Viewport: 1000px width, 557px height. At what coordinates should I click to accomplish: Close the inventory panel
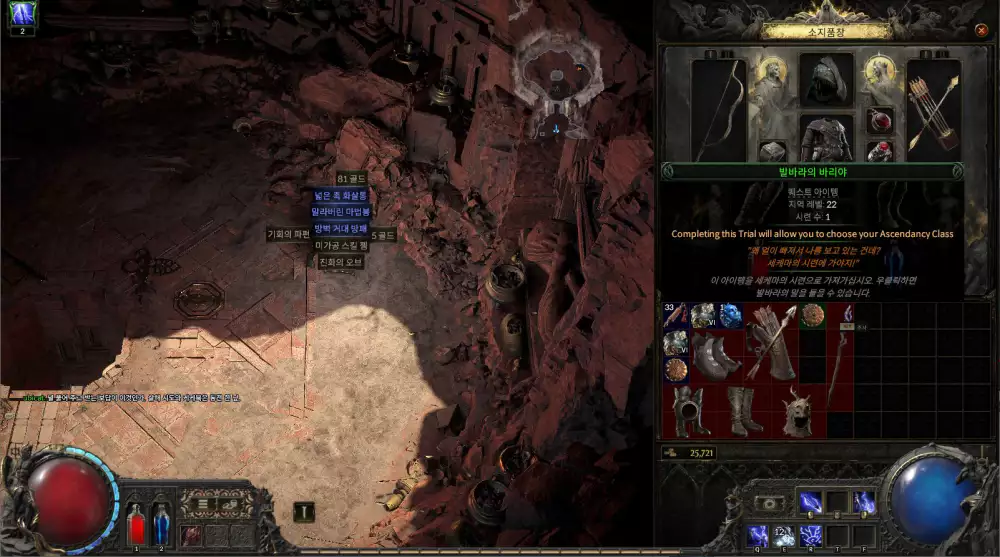tap(981, 30)
